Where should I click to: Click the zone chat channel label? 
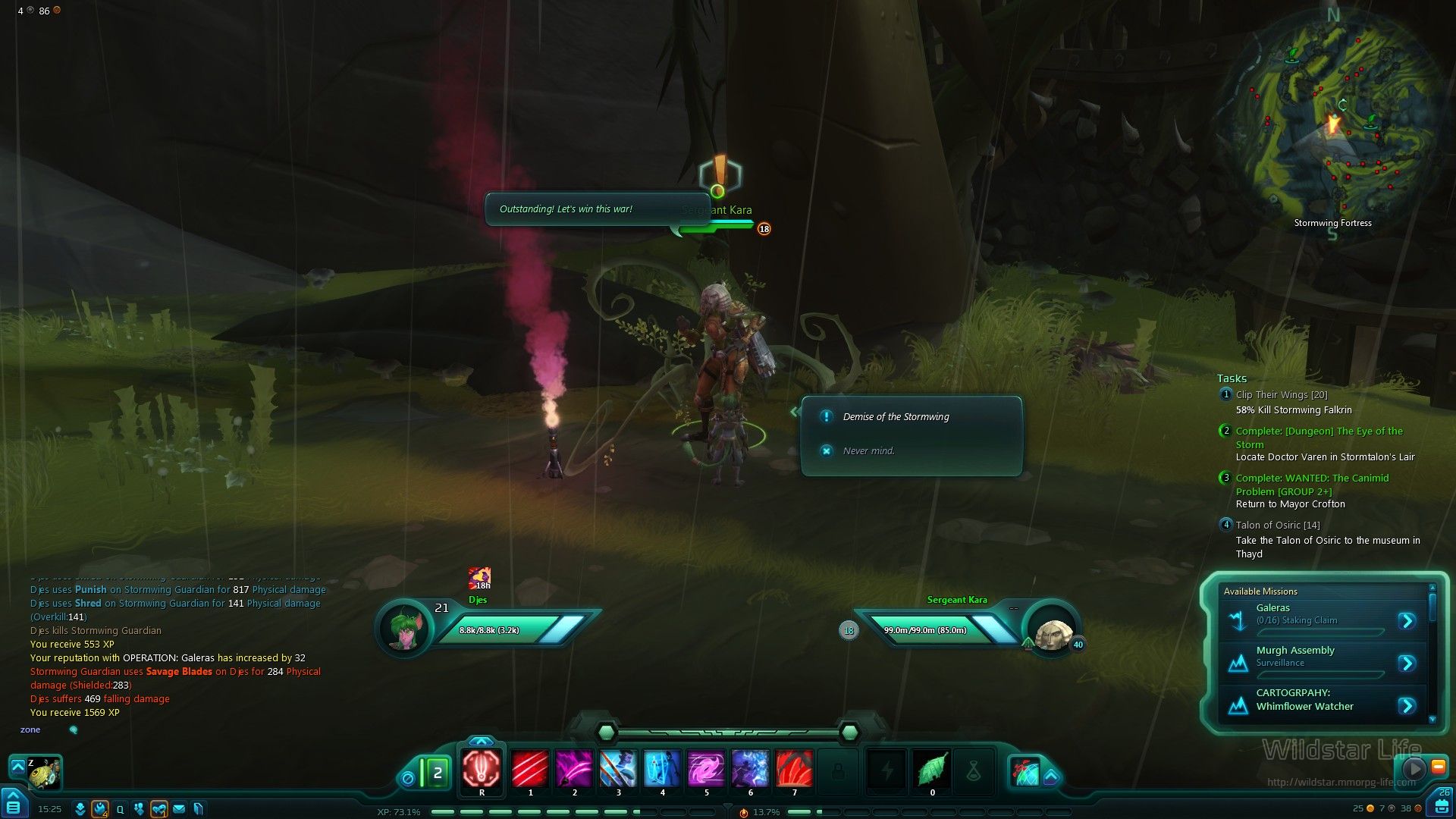[30, 730]
